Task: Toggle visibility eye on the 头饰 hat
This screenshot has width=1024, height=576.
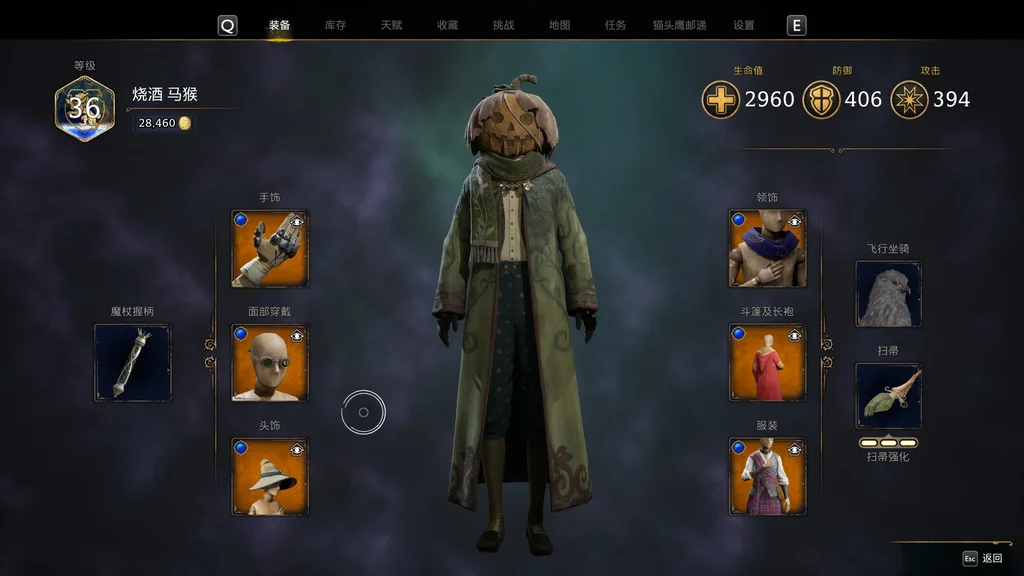Action: point(297,449)
